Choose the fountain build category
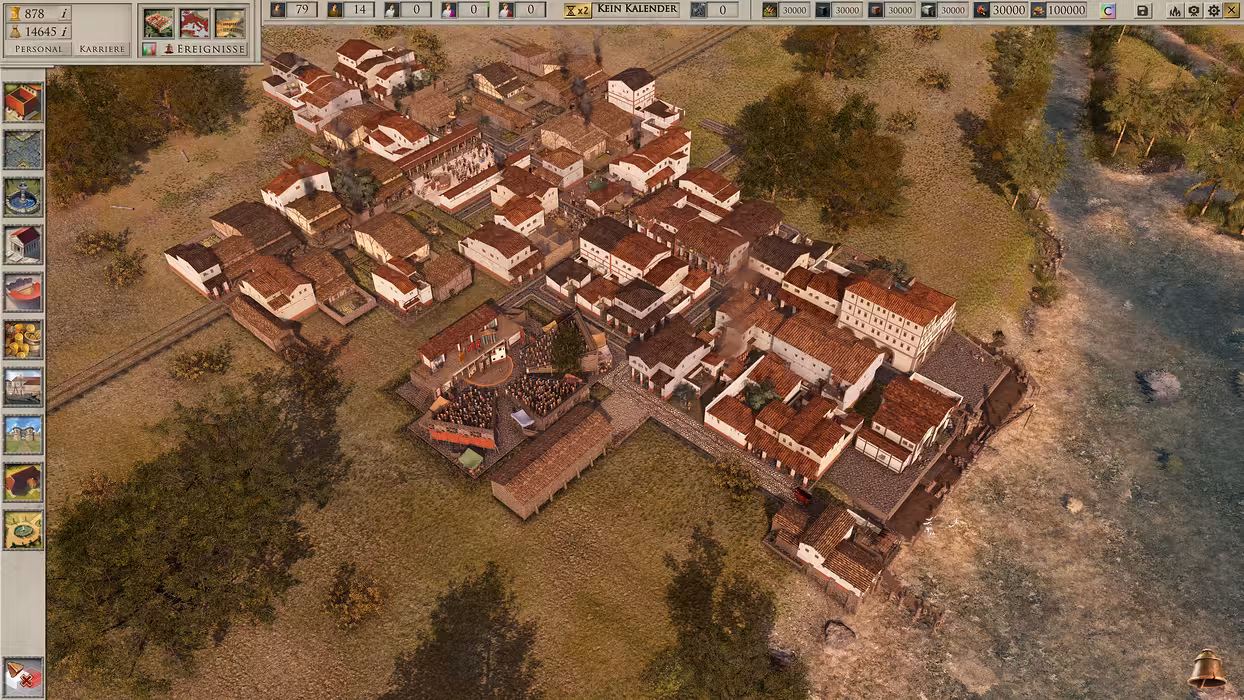This screenshot has height=700, width=1244. coord(23,197)
